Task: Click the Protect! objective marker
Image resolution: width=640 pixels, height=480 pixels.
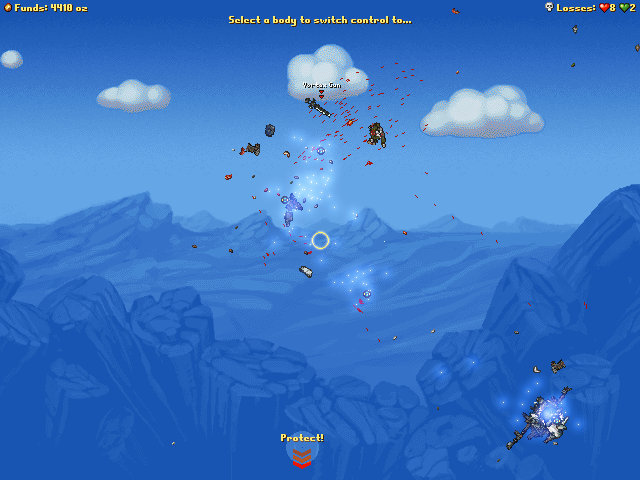Action: coord(302,455)
